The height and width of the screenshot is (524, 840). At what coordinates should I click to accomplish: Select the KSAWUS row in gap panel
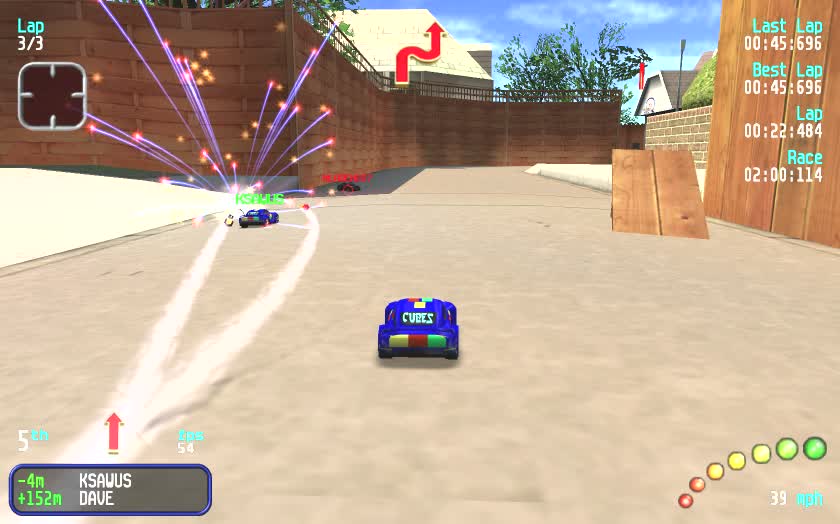click(x=110, y=481)
